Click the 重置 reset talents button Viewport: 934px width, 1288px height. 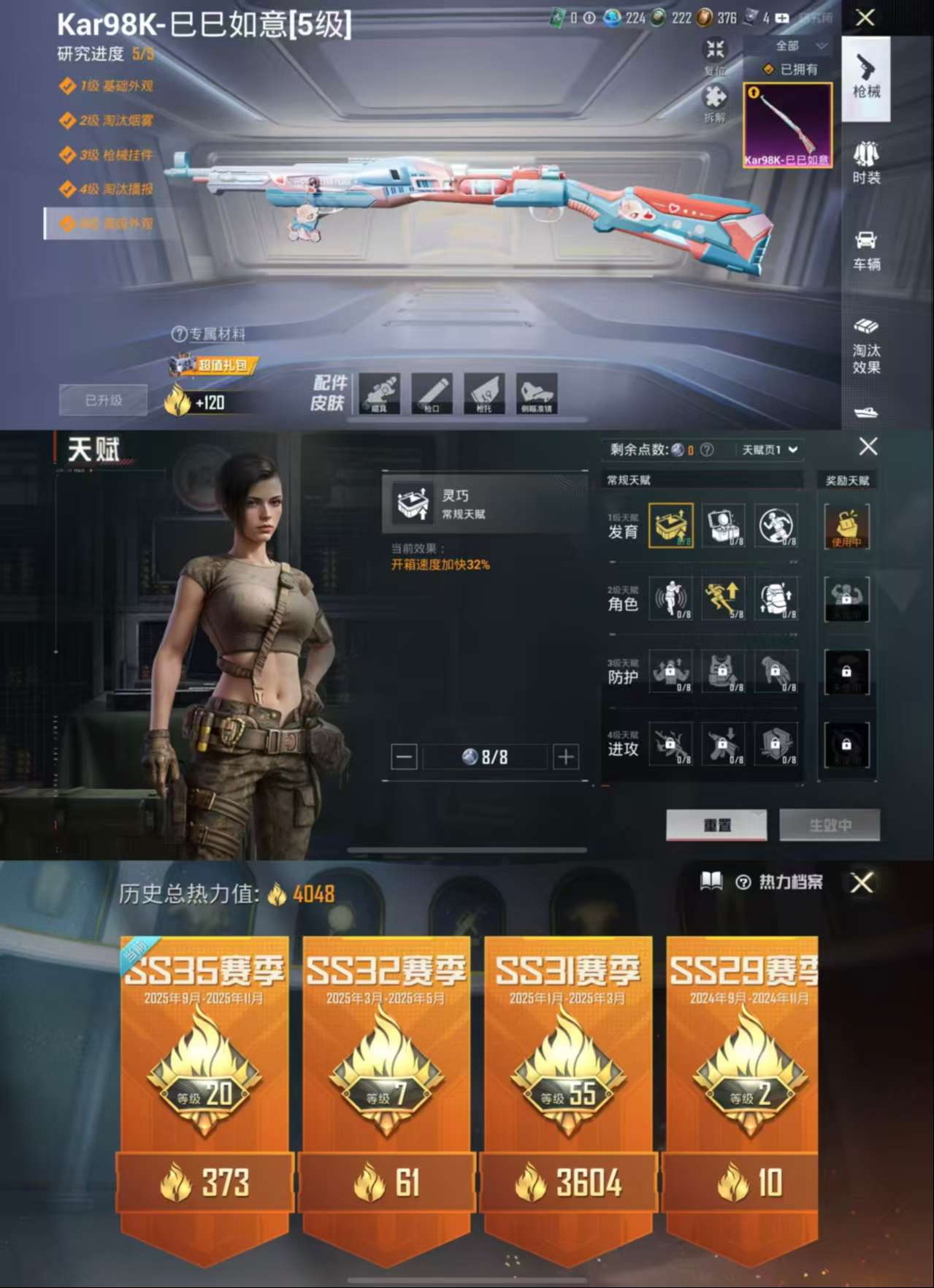(716, 825)
